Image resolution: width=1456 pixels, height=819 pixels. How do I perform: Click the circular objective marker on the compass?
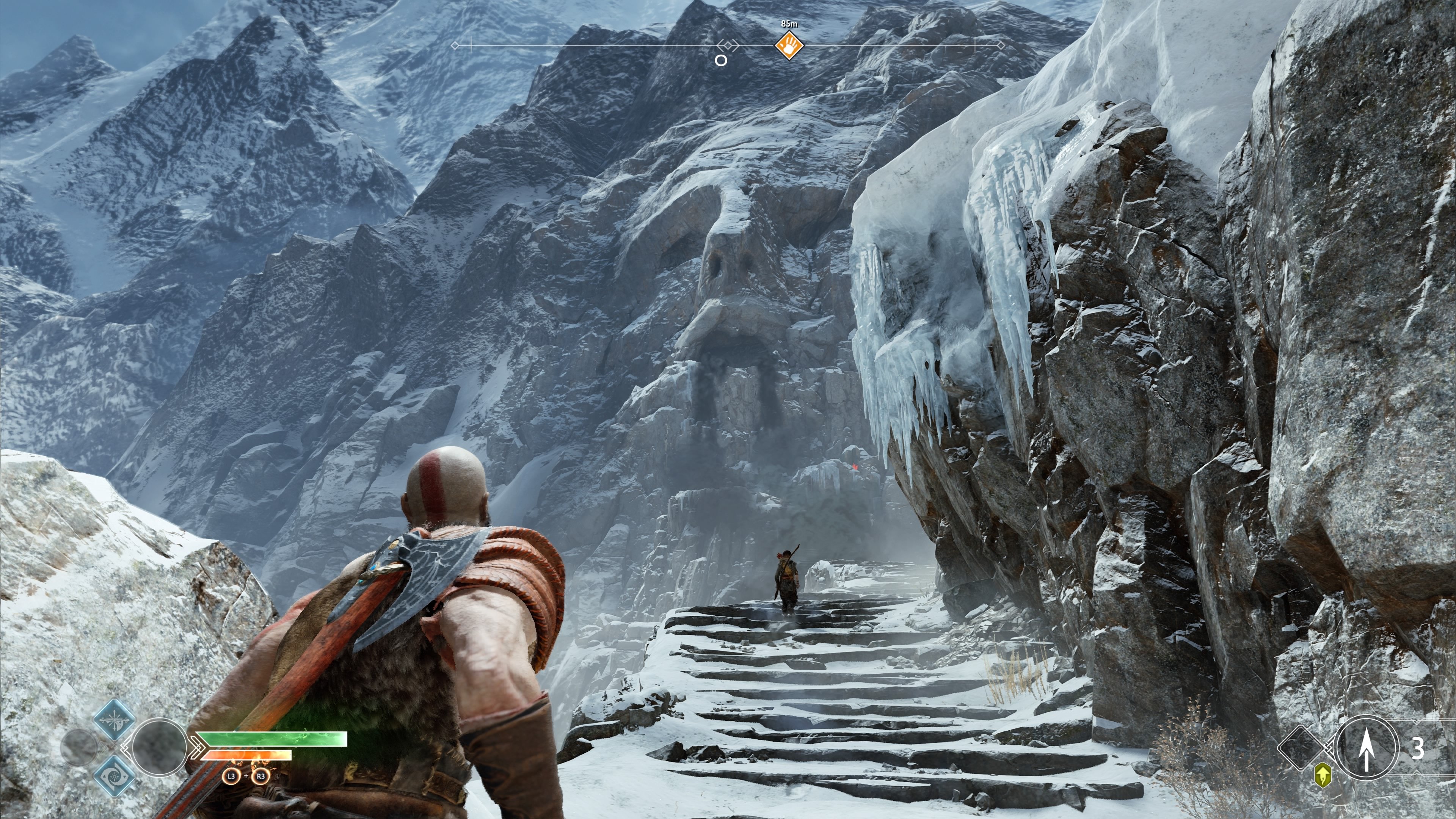(722, 61)
